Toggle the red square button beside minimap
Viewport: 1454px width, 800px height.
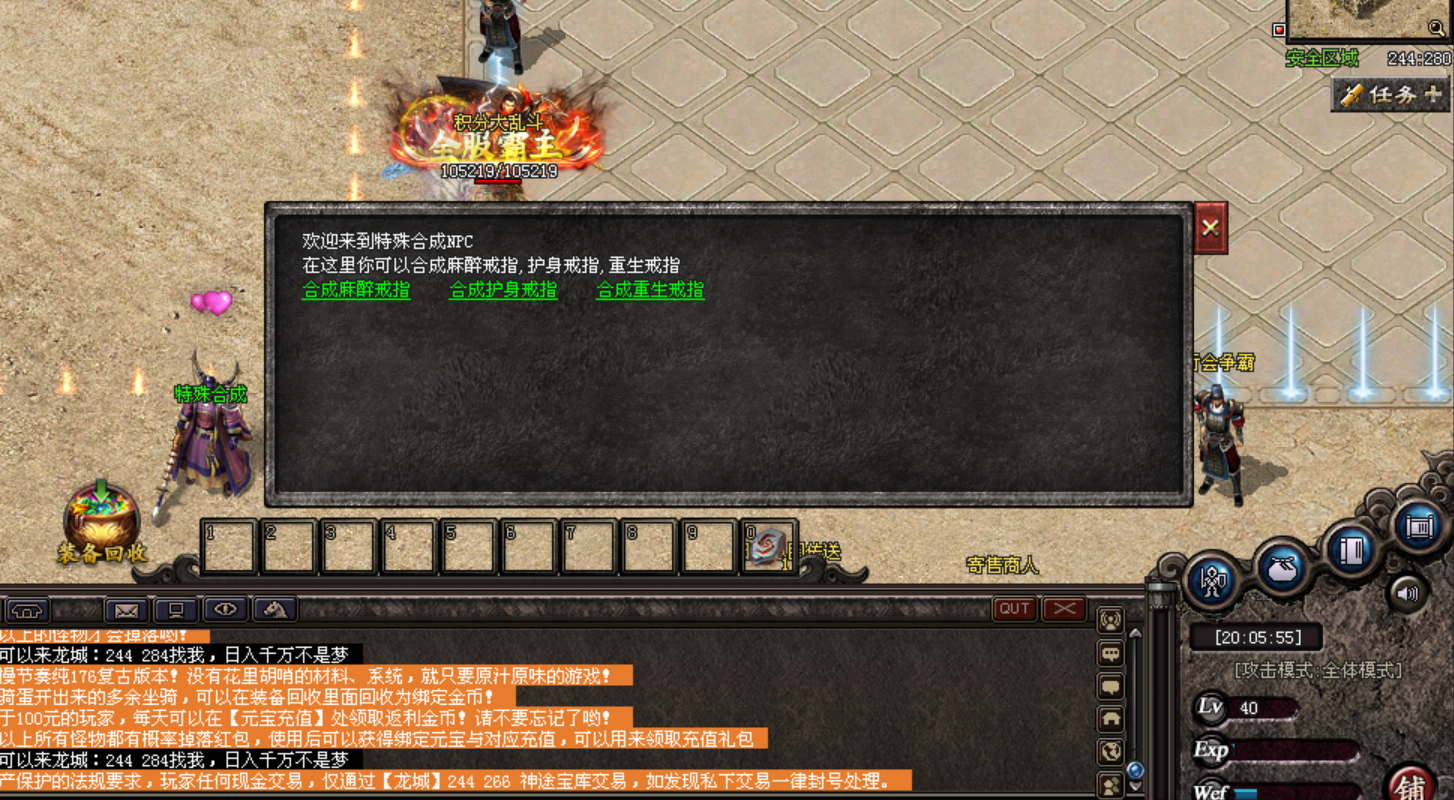pyautogui.click(x=1279, y=30)
